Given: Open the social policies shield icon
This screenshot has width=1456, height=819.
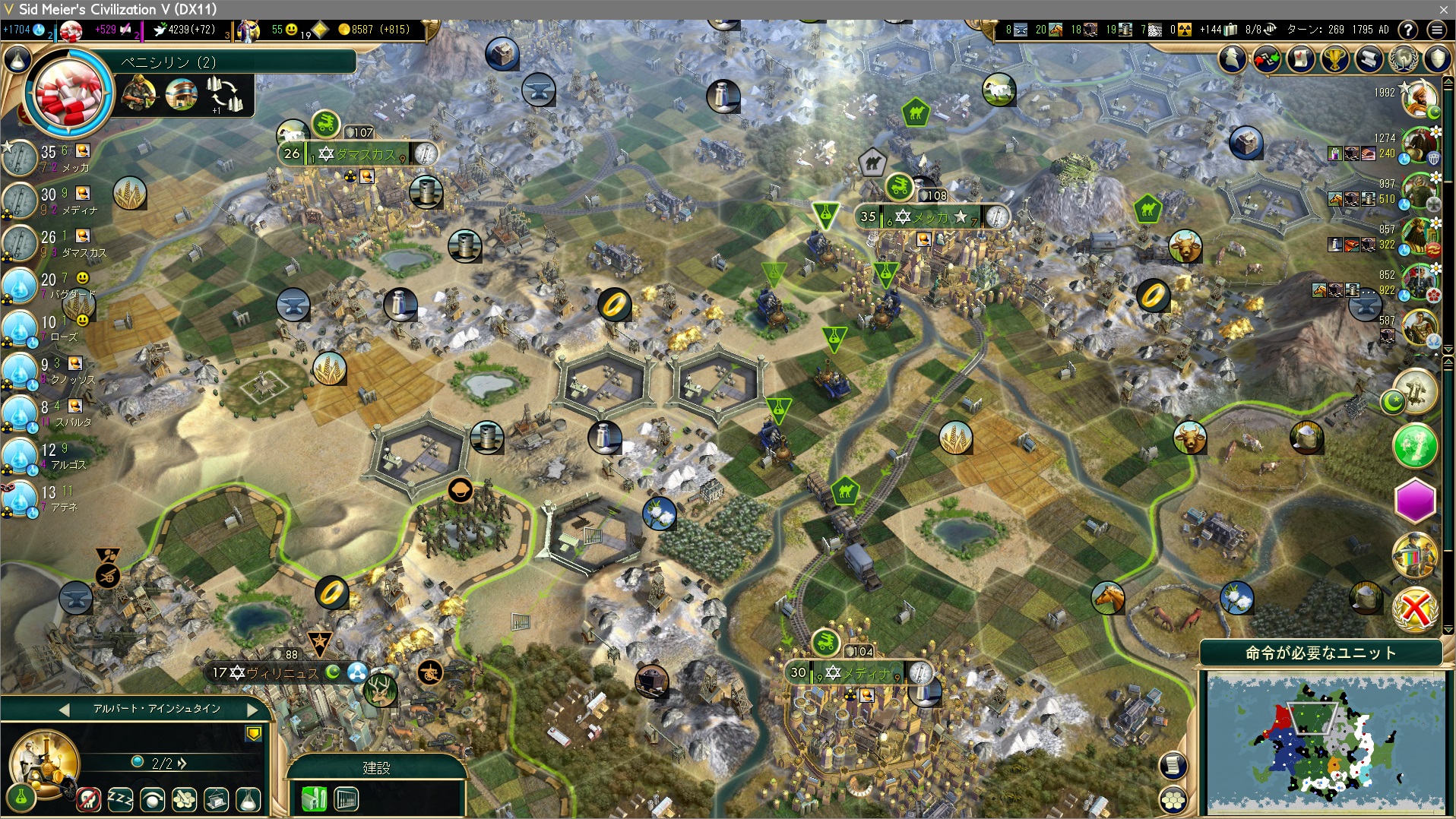Looking at the screenshot, I should pyautogui.click(x=1437, y=58).
